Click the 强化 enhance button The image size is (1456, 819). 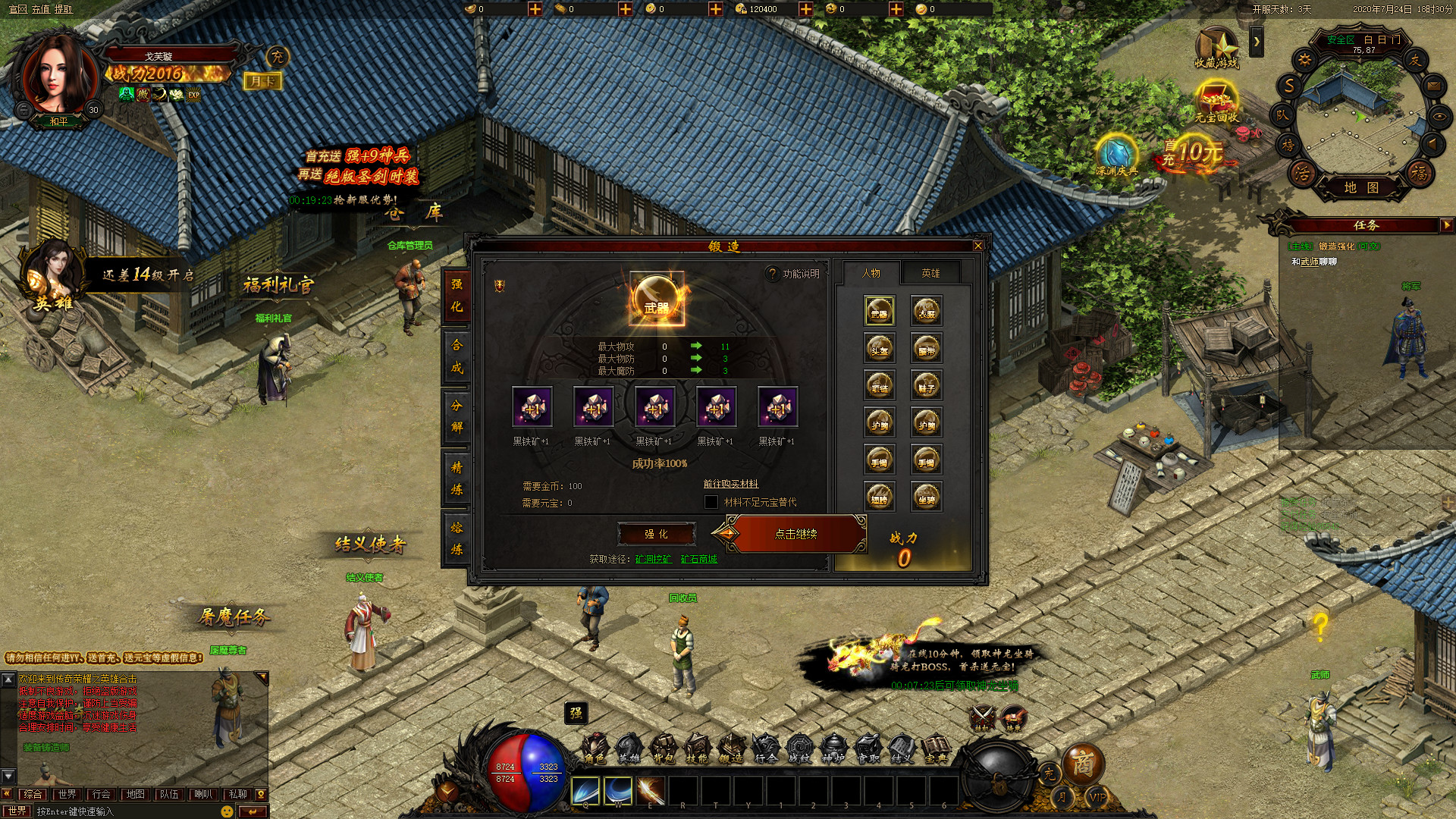point(656,534)
